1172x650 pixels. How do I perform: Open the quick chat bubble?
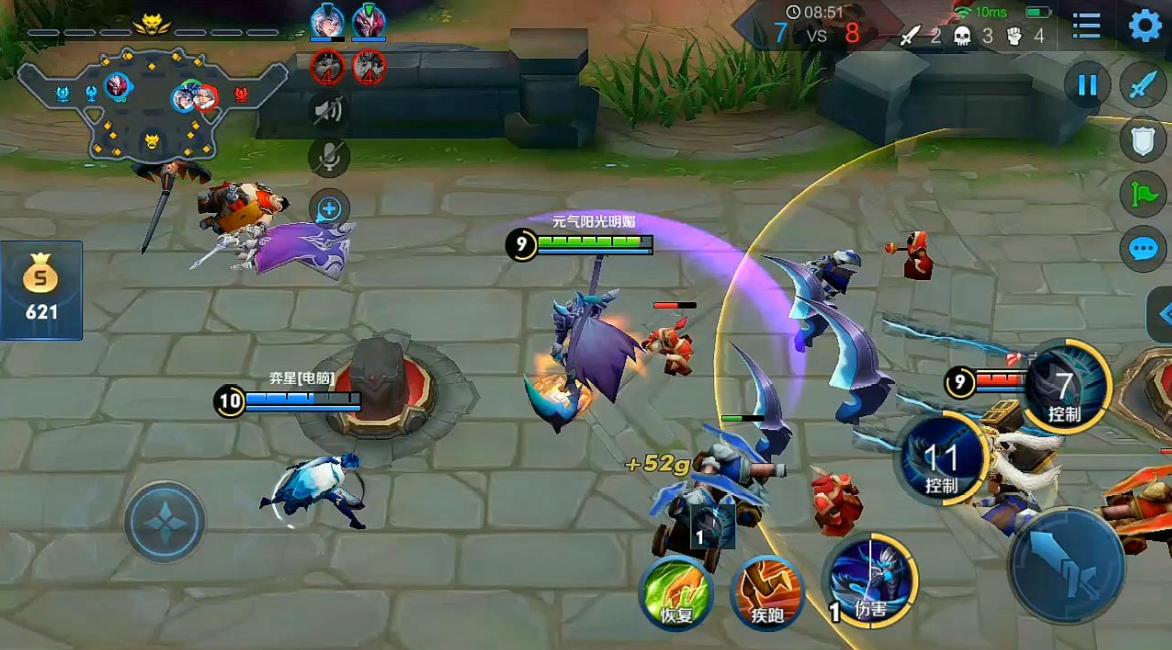(x=1143, y=248)
